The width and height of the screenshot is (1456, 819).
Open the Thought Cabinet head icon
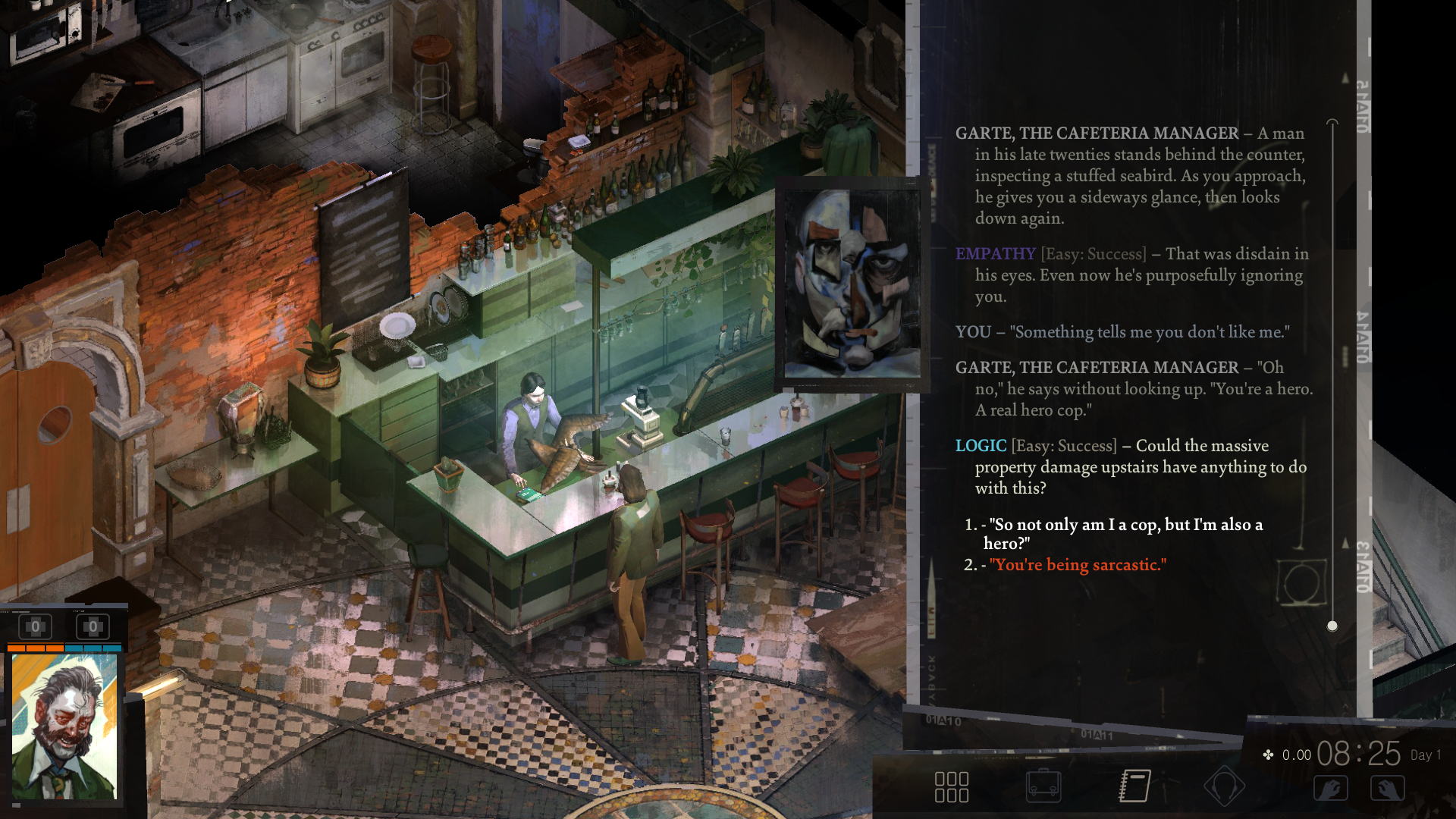1224,786
